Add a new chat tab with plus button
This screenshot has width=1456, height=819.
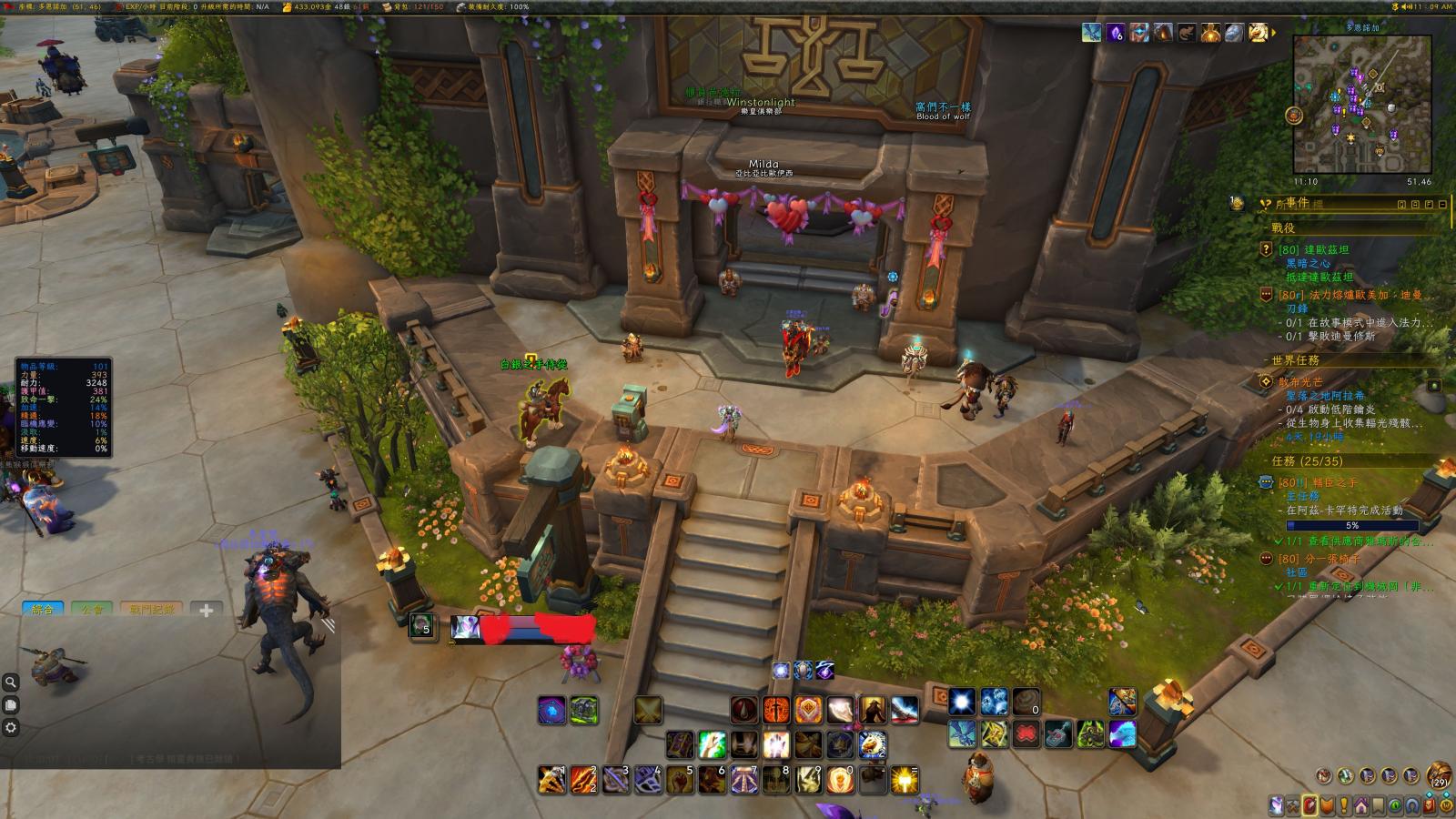207,611
